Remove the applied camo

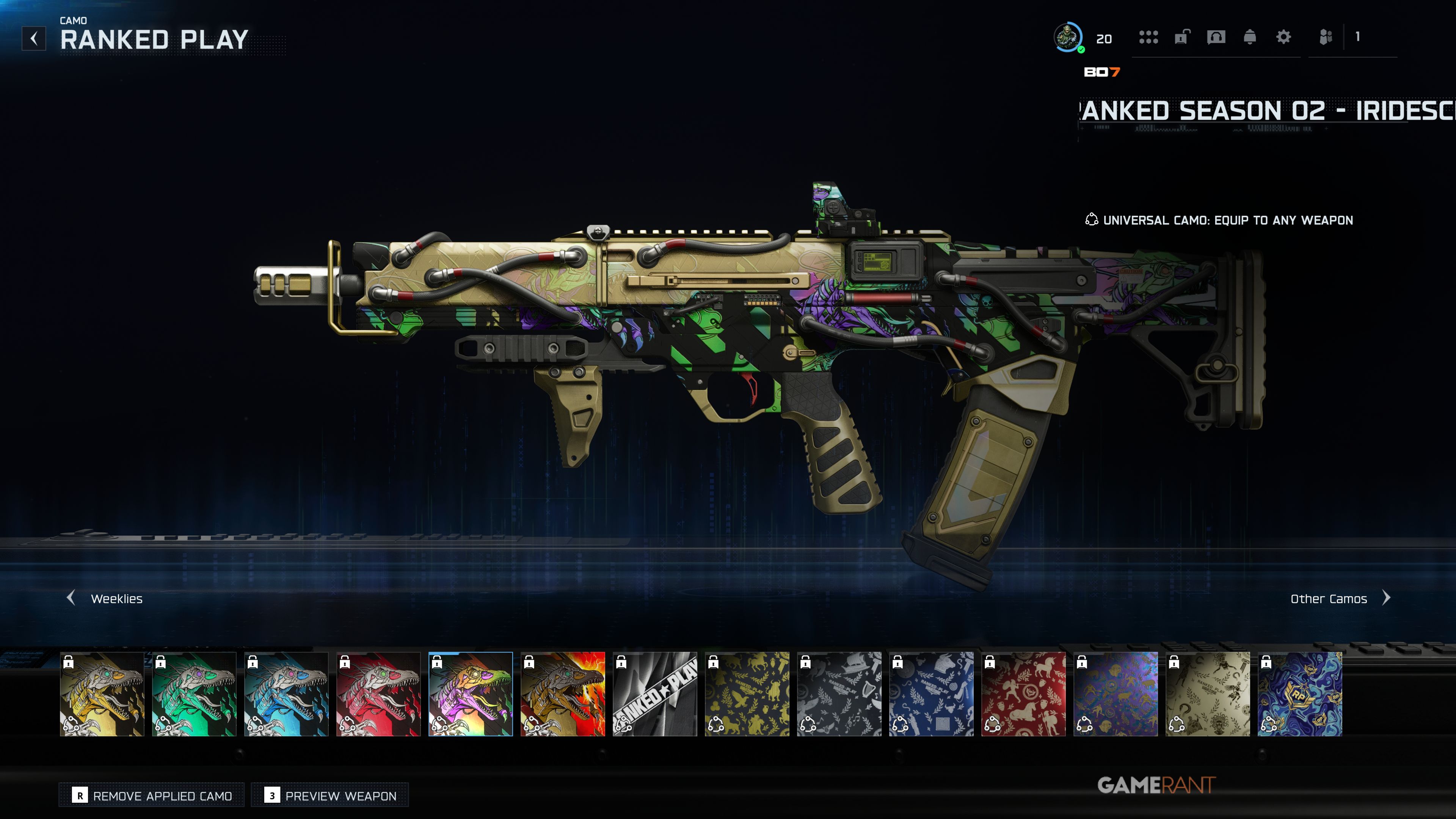[x=152, y=795]
